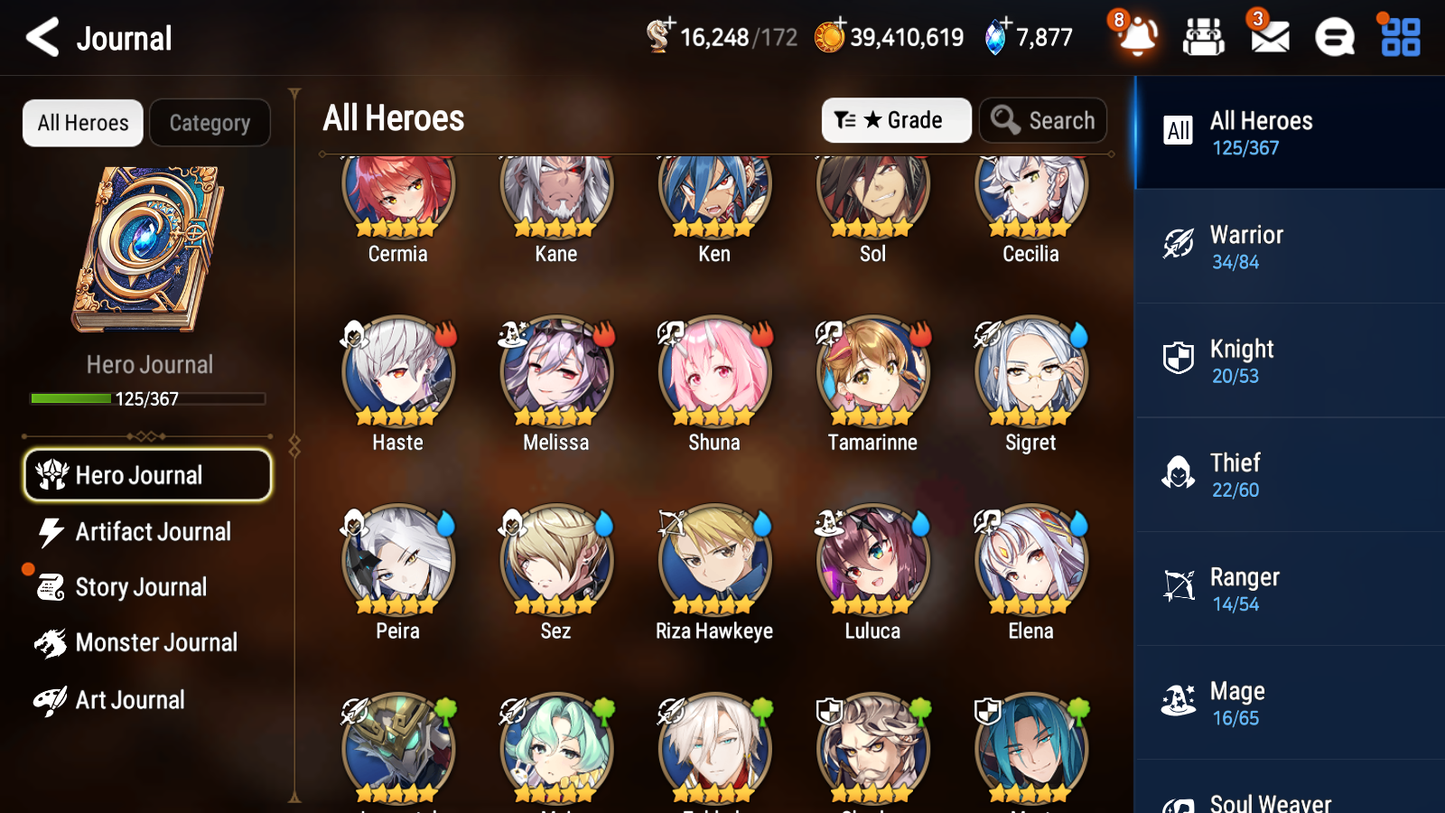Filter heroes by the Knight class
1445x813 pixels.
click(x=1289, y=360)
